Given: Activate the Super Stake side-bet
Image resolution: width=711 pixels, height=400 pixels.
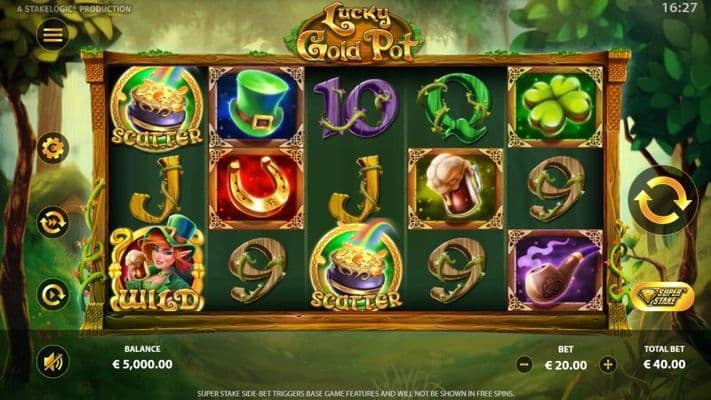Looking at the screenshot, I should point(662,296).
